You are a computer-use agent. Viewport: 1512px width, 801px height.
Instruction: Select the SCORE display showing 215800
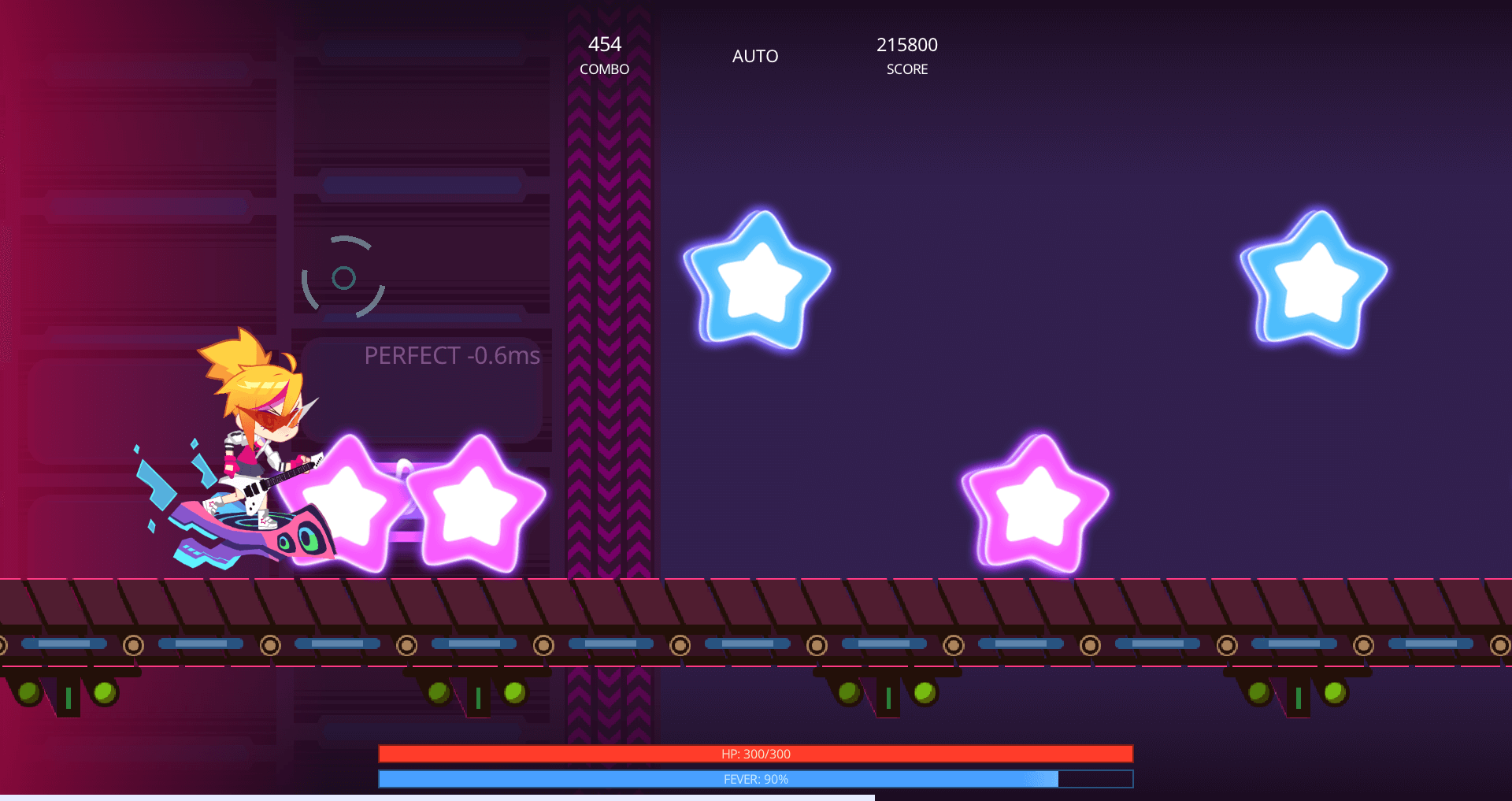(x=906, y=55)
